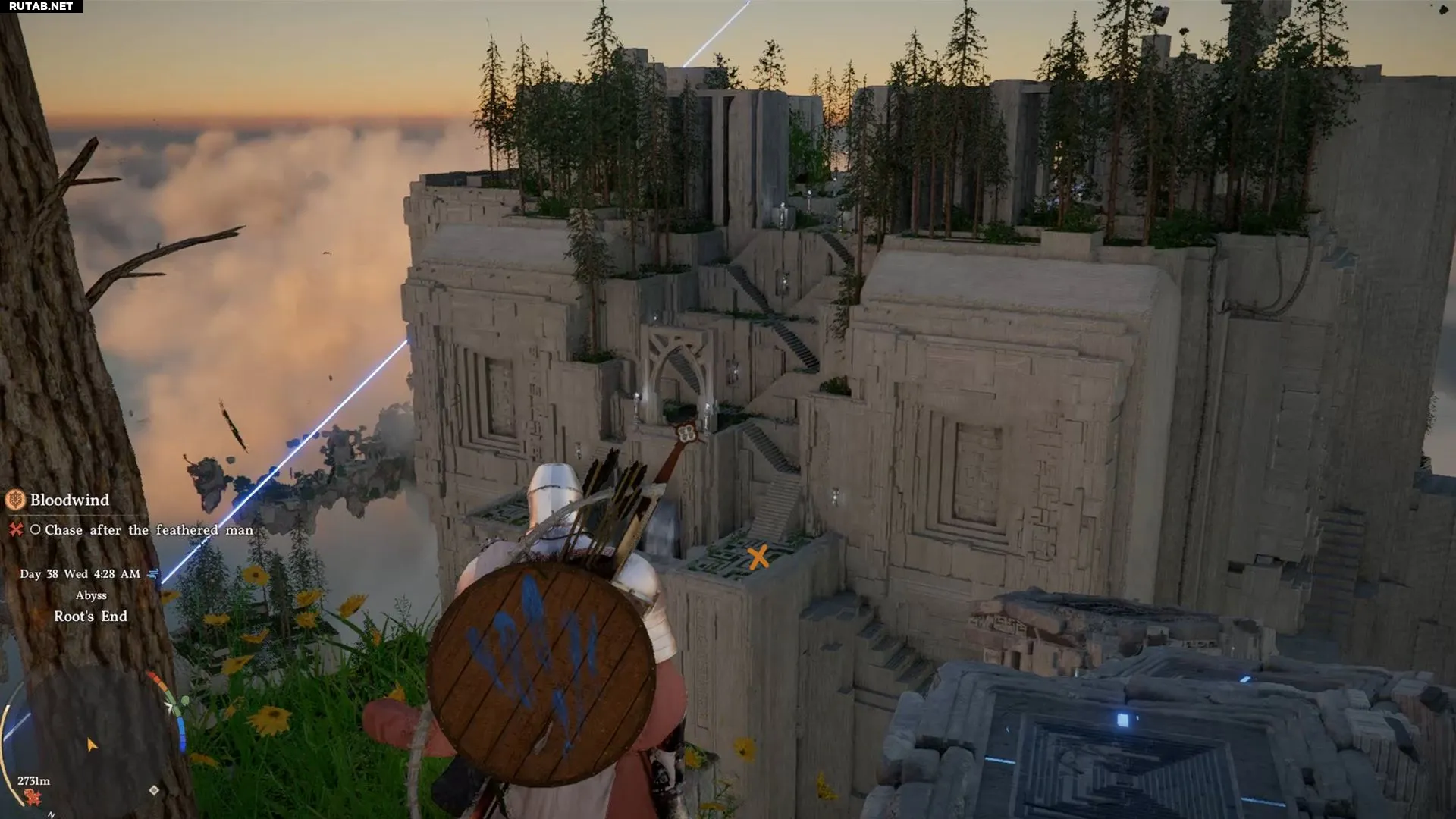The width and height of the screenshot is (1456, 819).
Task: Click the Bloodwind quest emblem icon
Action: pos(15,500)
